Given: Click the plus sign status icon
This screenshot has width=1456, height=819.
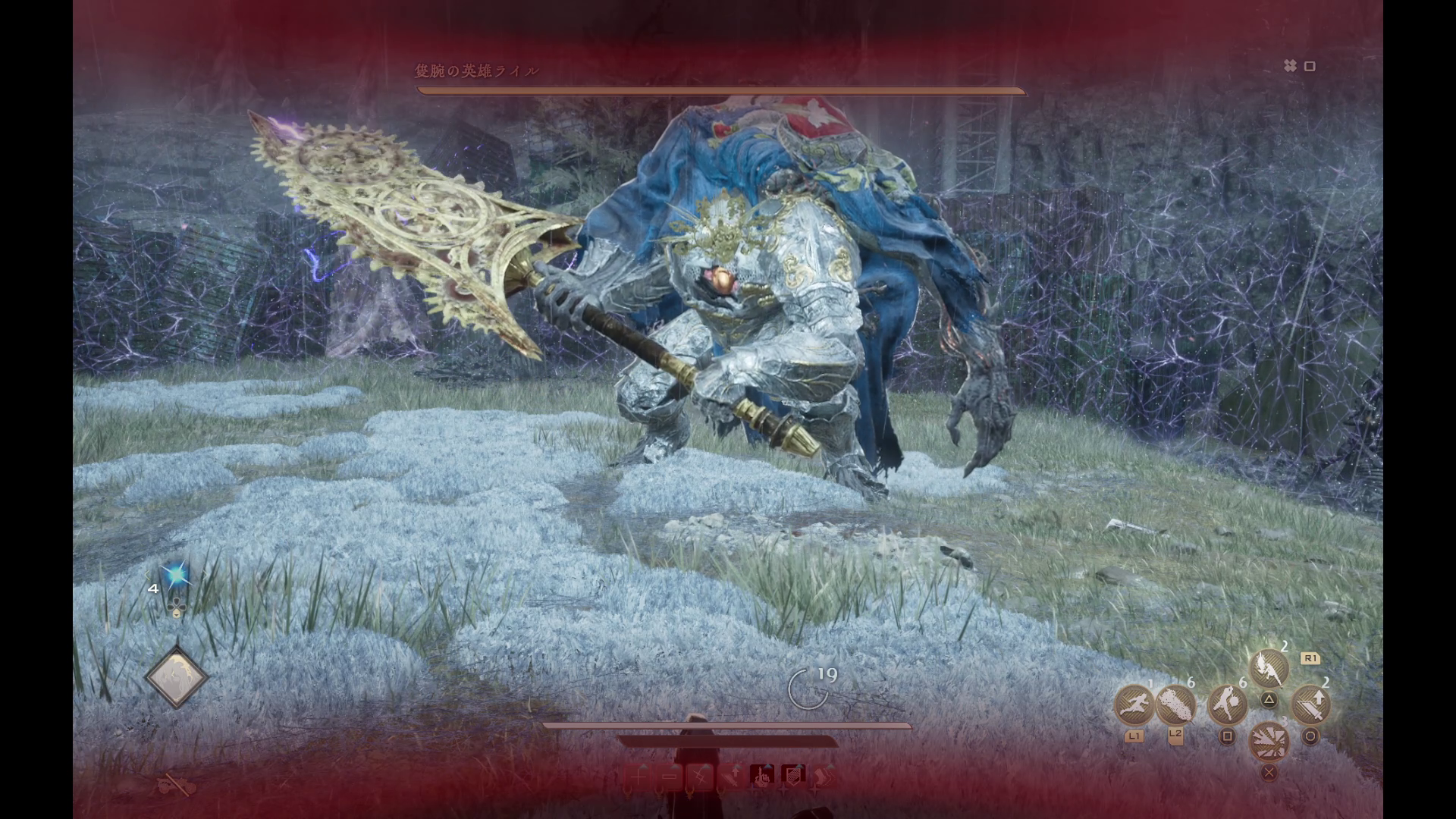Looking at the screenshot, I should (x=639, y=776).
